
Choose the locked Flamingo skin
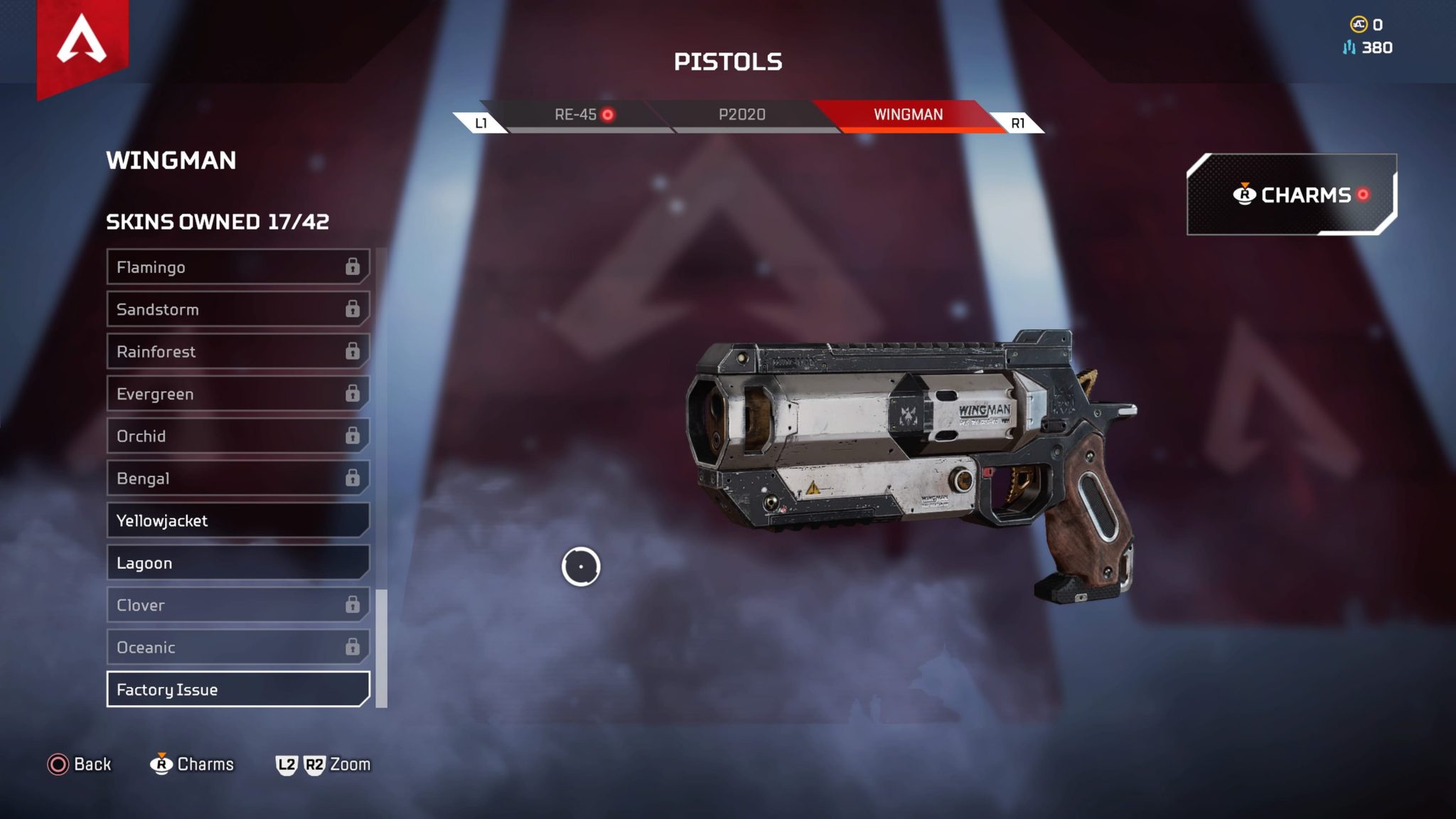pyautogui.click(x=237, y=267)
